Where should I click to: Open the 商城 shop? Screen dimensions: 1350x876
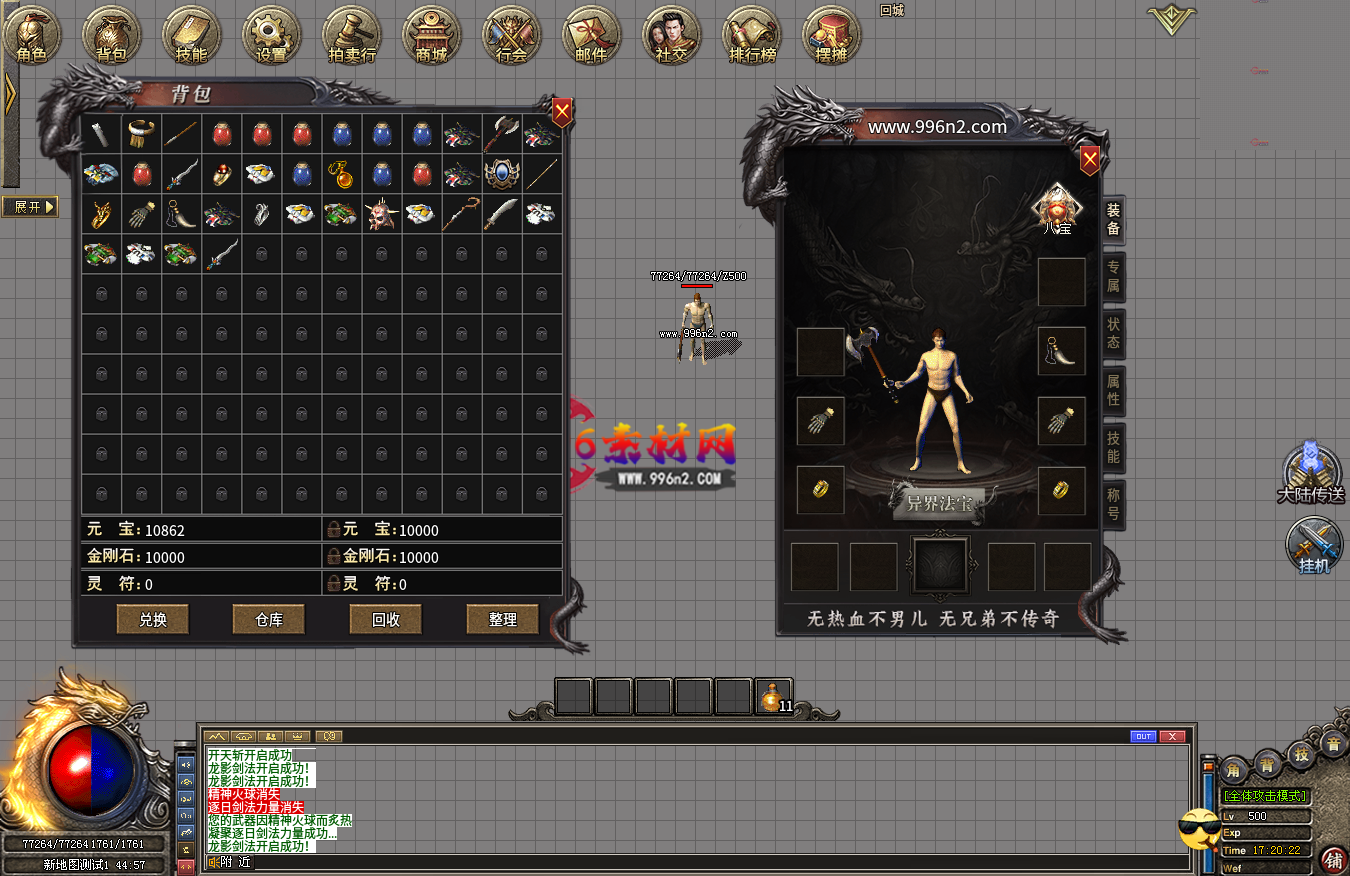point(432,36)
